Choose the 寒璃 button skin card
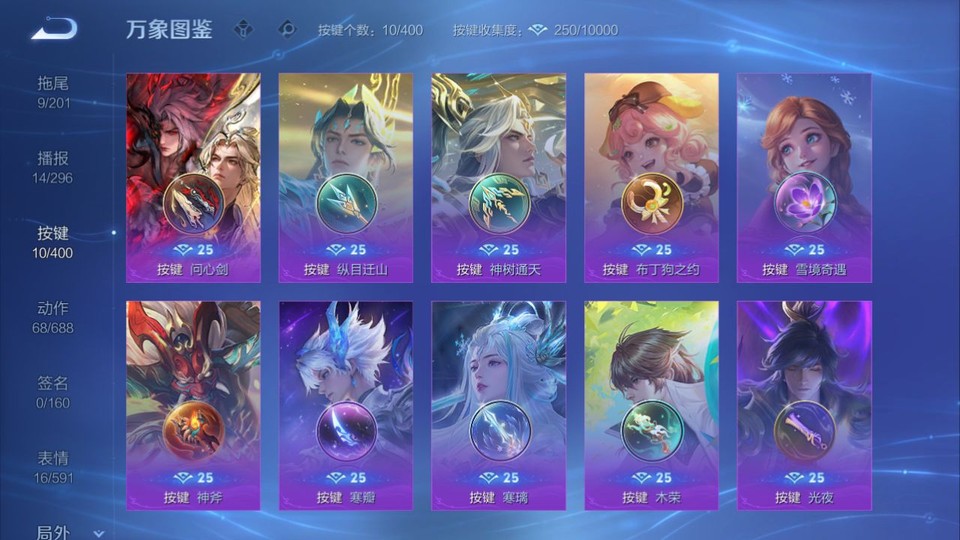Screen dimensions: 960x540 coord(498,405)
